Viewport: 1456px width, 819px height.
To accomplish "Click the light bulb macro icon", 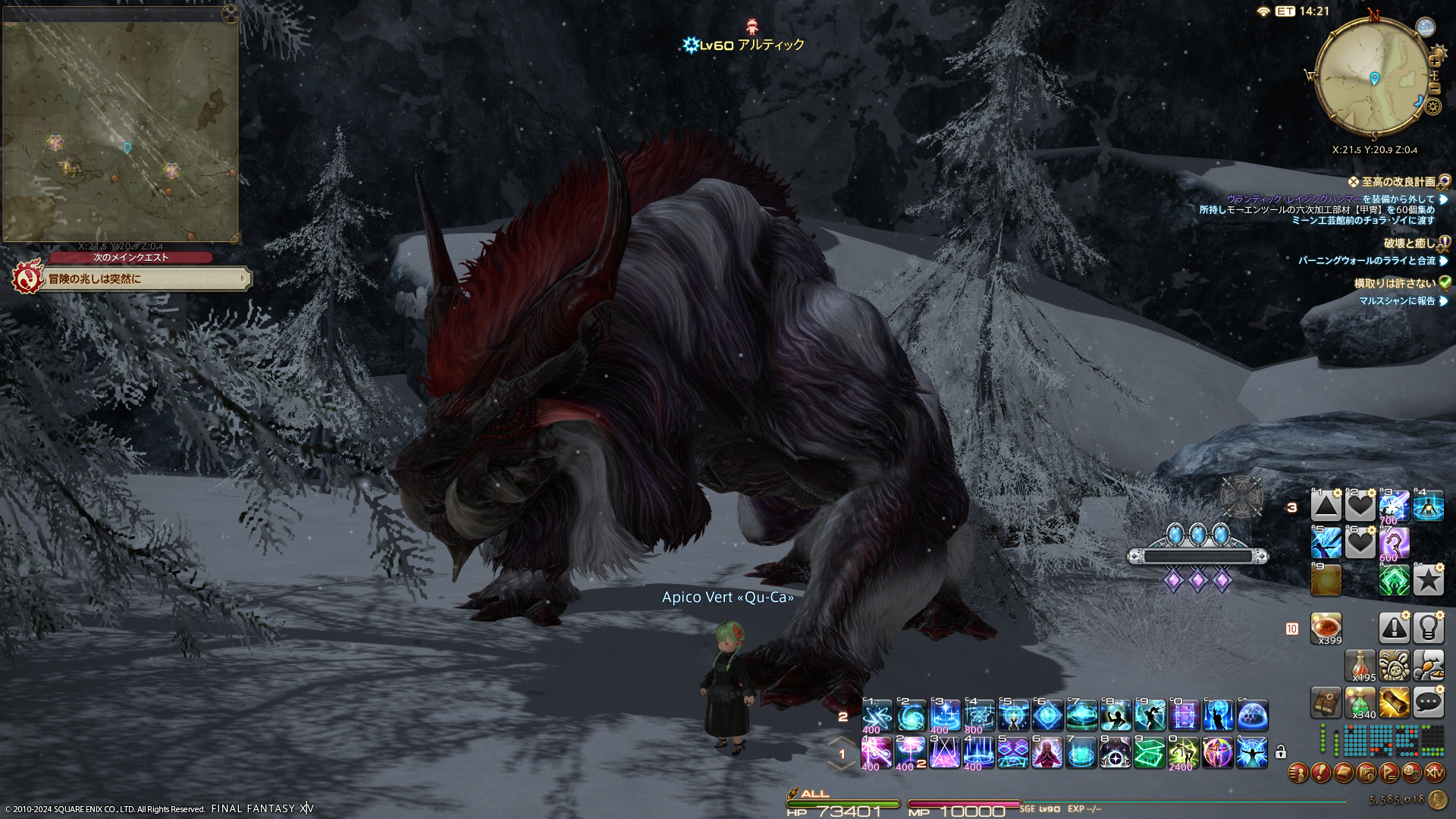I will point(1428,628).
